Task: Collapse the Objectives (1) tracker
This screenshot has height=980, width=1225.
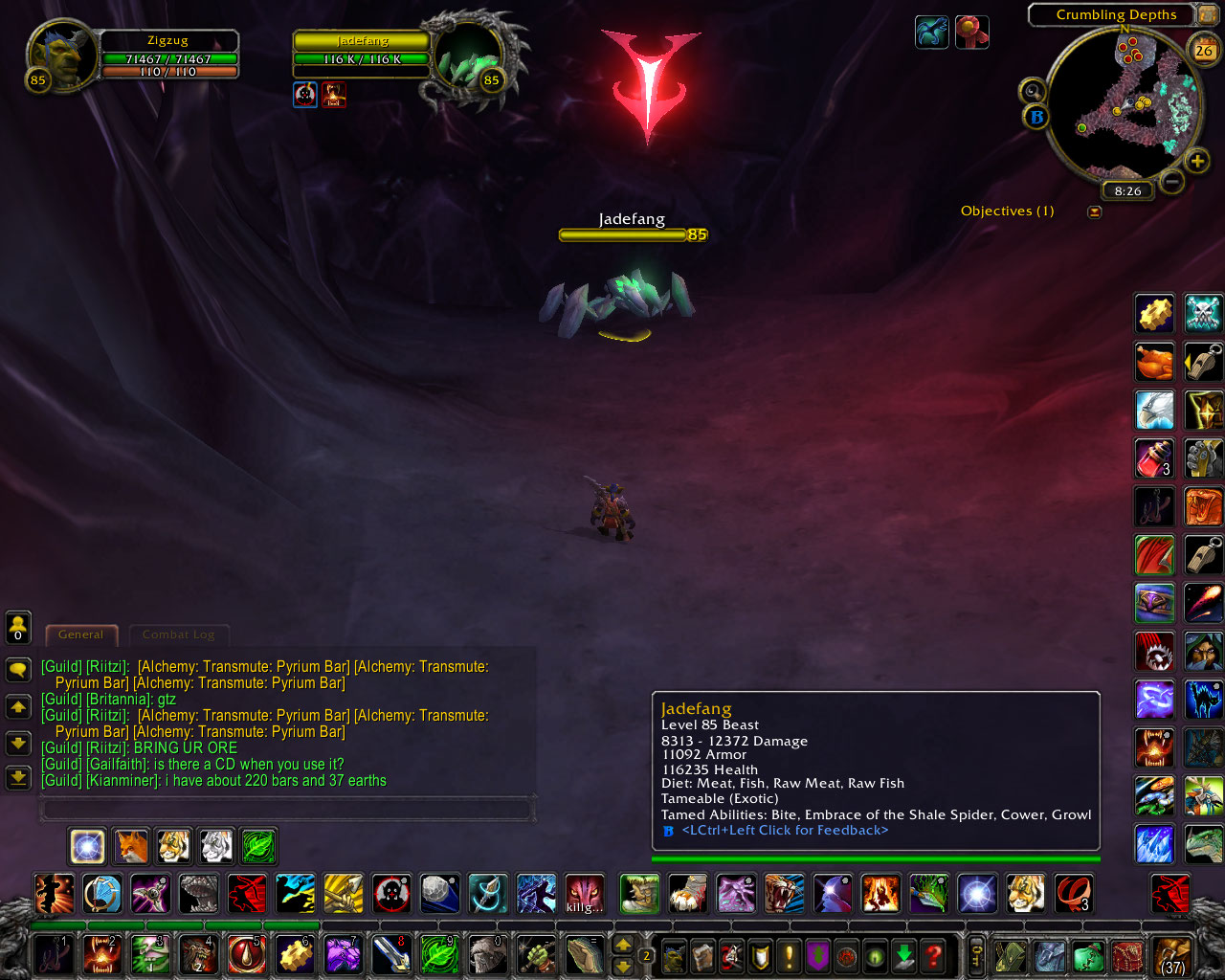Action: [1095, 211]
